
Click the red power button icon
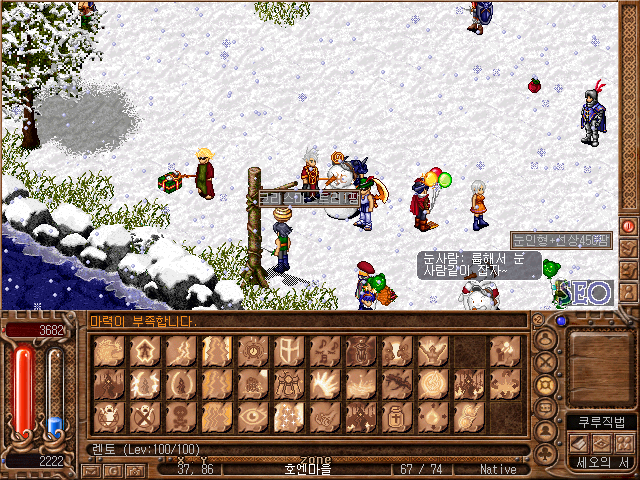click(629, 226)
